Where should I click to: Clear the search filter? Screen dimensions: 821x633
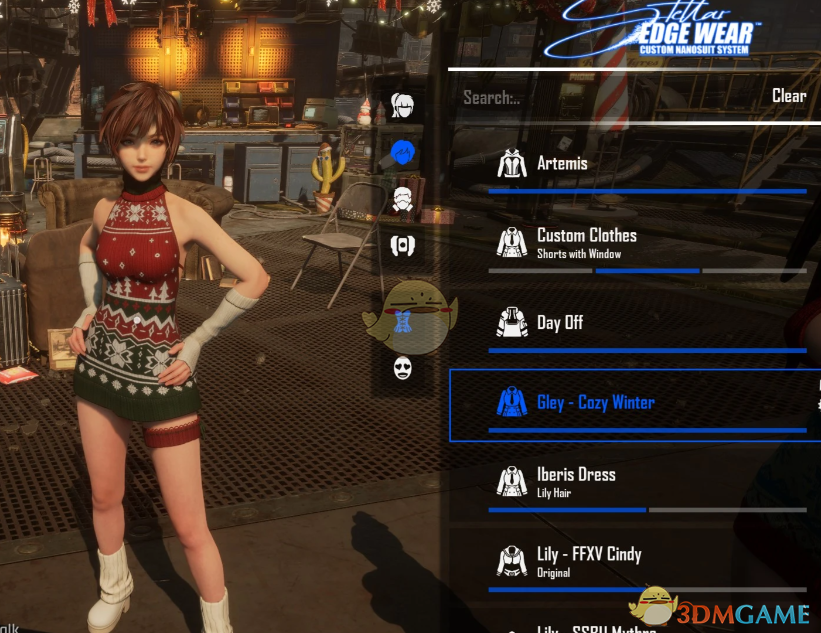(788, 96)
